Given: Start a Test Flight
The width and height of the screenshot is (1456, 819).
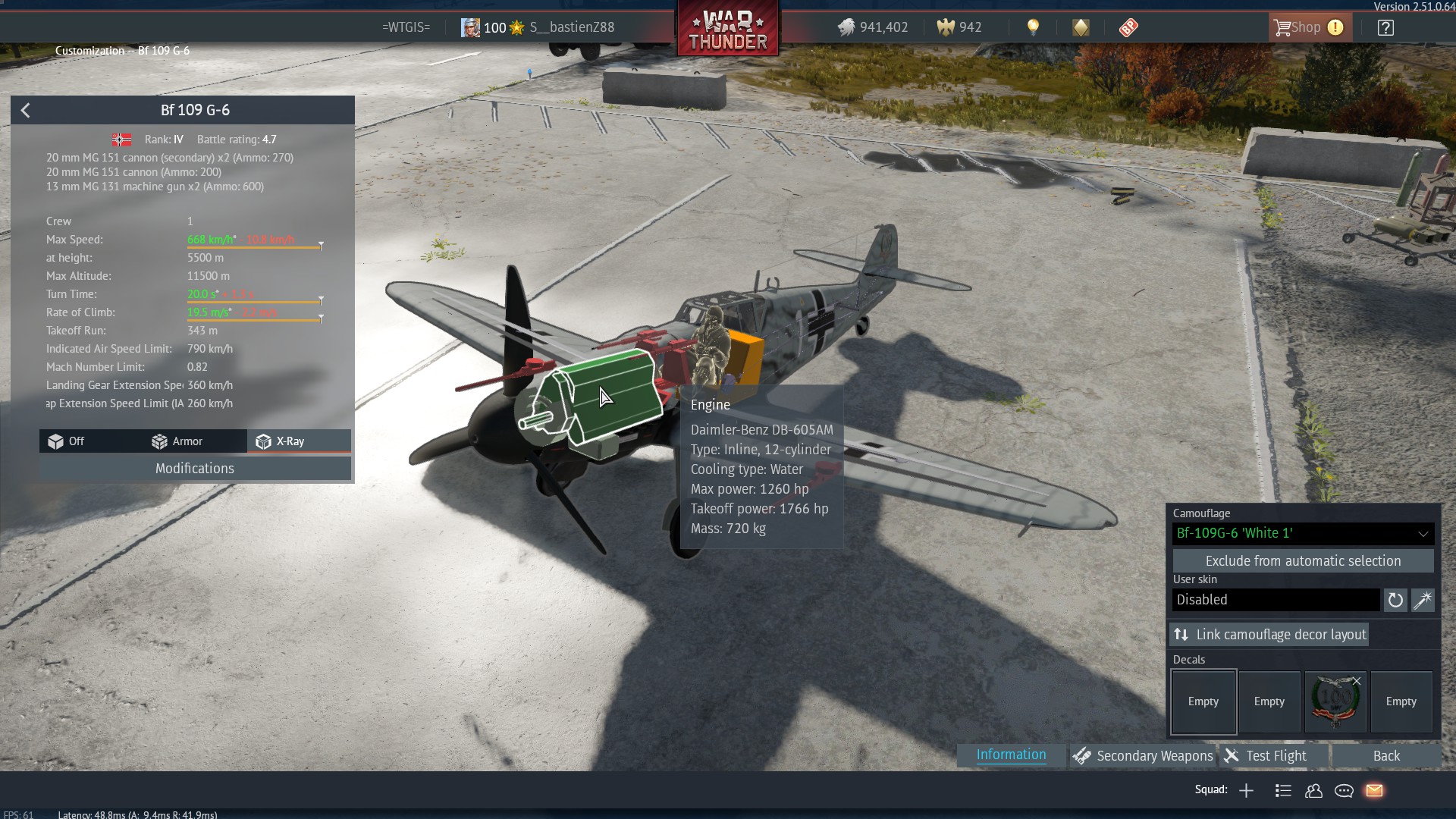Looking at the screenshot, I should (x=1266, y=756).
